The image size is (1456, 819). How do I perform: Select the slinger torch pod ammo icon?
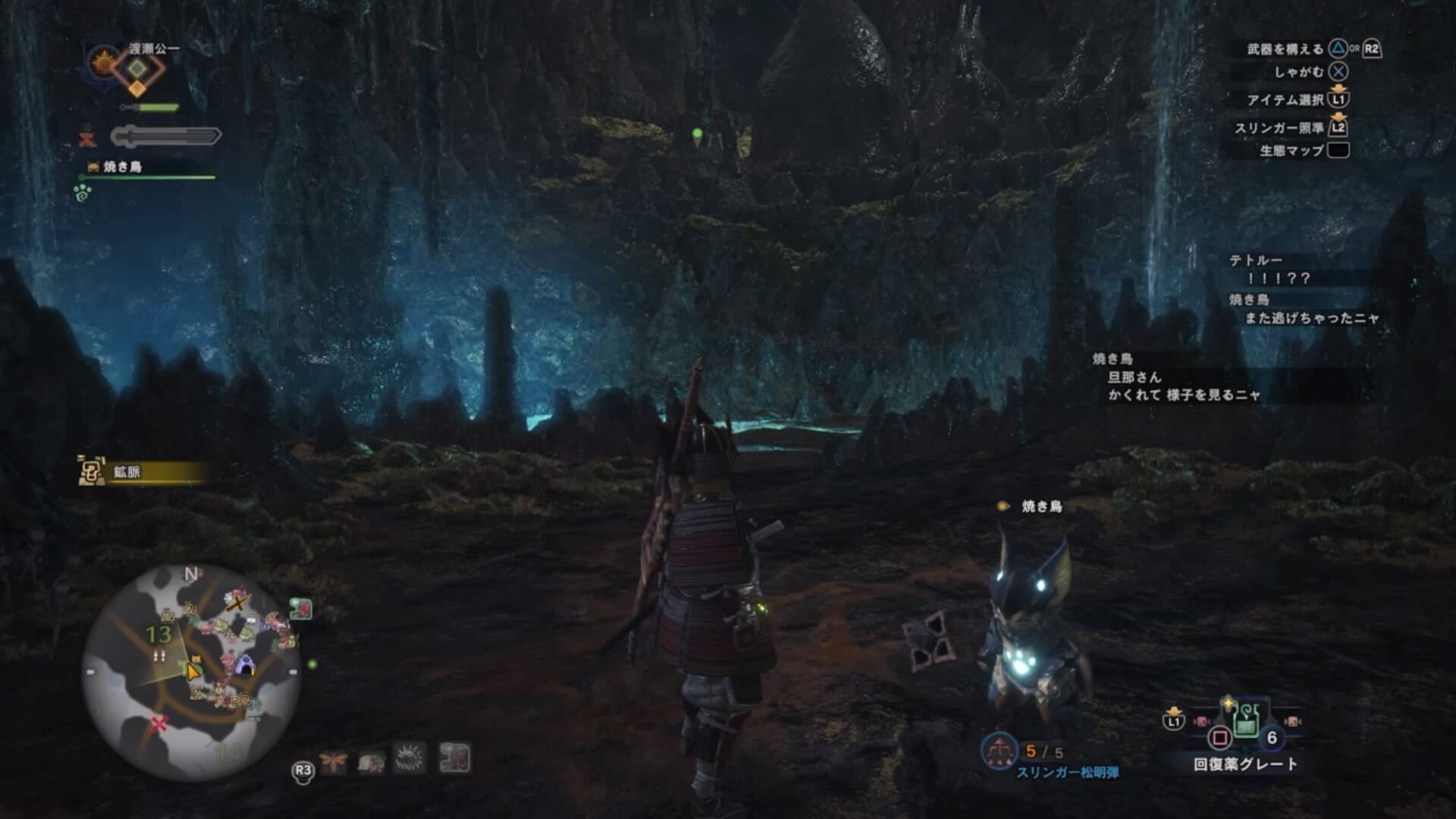pos(999,751)
